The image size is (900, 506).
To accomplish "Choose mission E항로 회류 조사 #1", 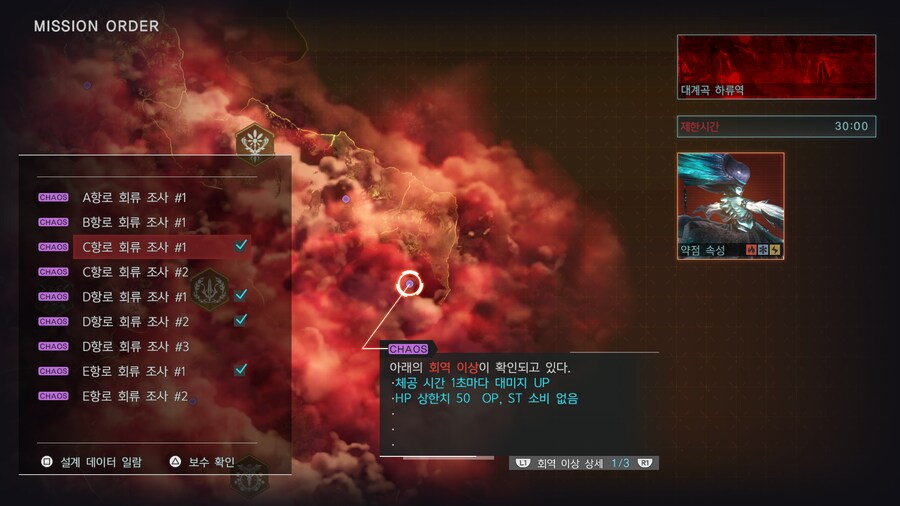I will coord(134,371).
